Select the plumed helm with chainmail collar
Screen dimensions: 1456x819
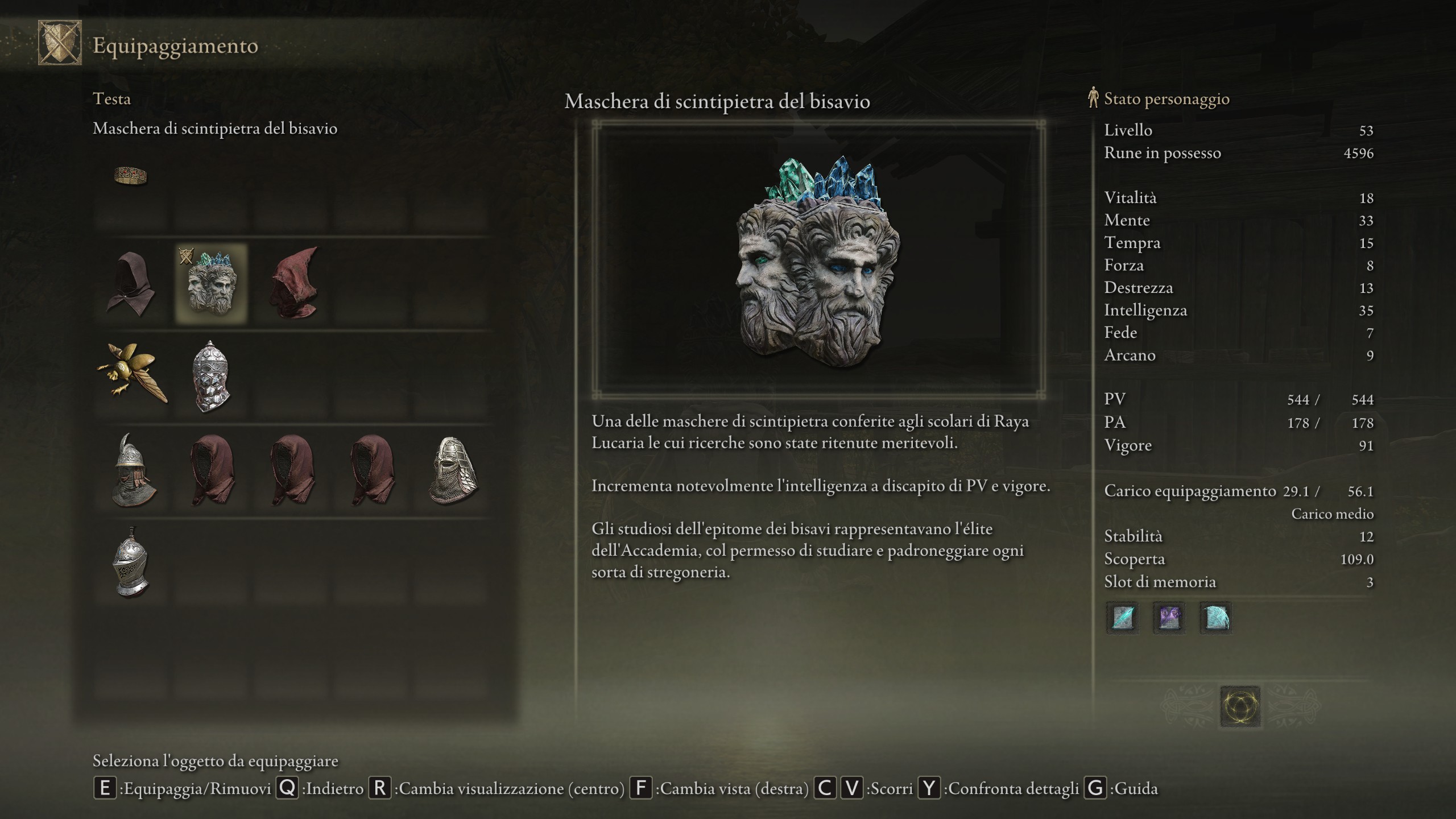(x=132, y=470)
